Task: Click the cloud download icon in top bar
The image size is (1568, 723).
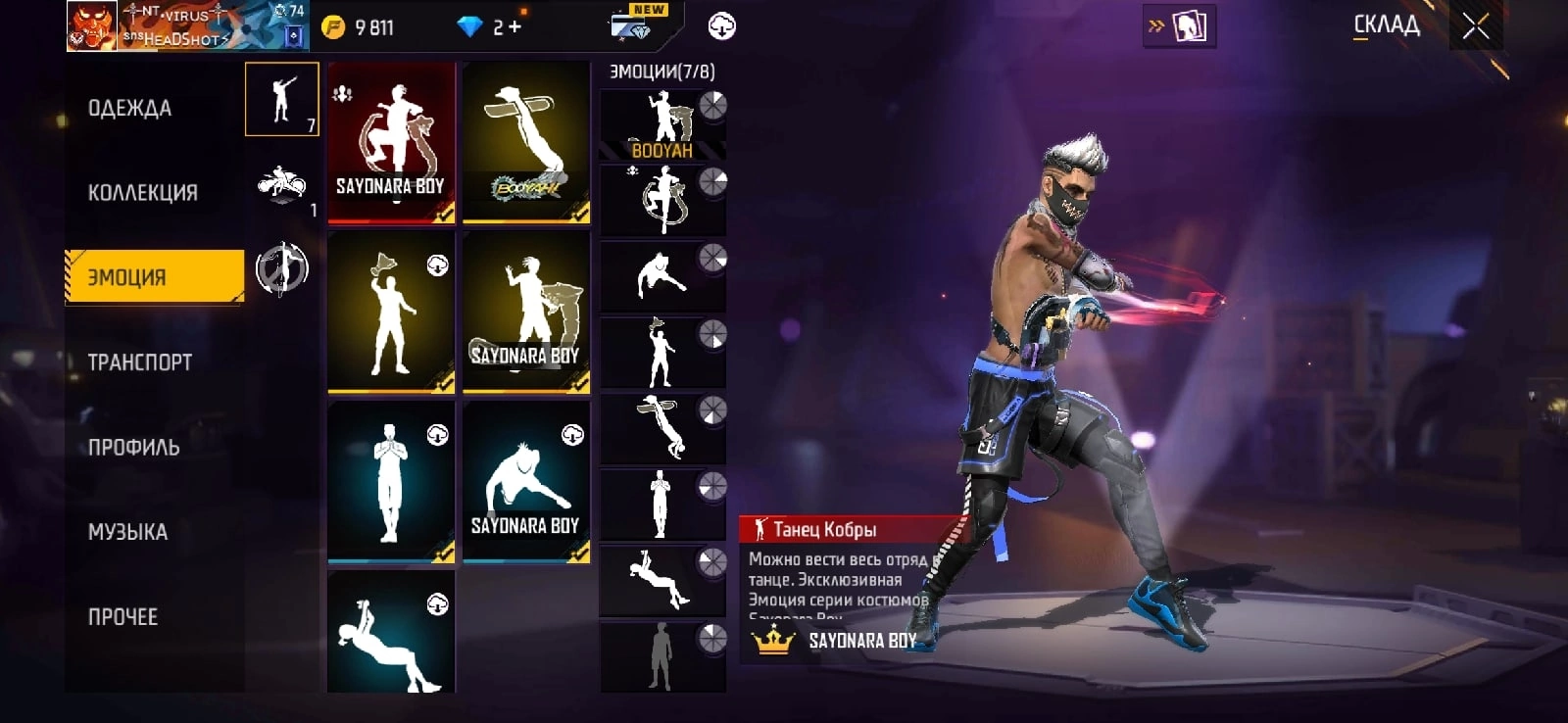Action: coord(722,26)
